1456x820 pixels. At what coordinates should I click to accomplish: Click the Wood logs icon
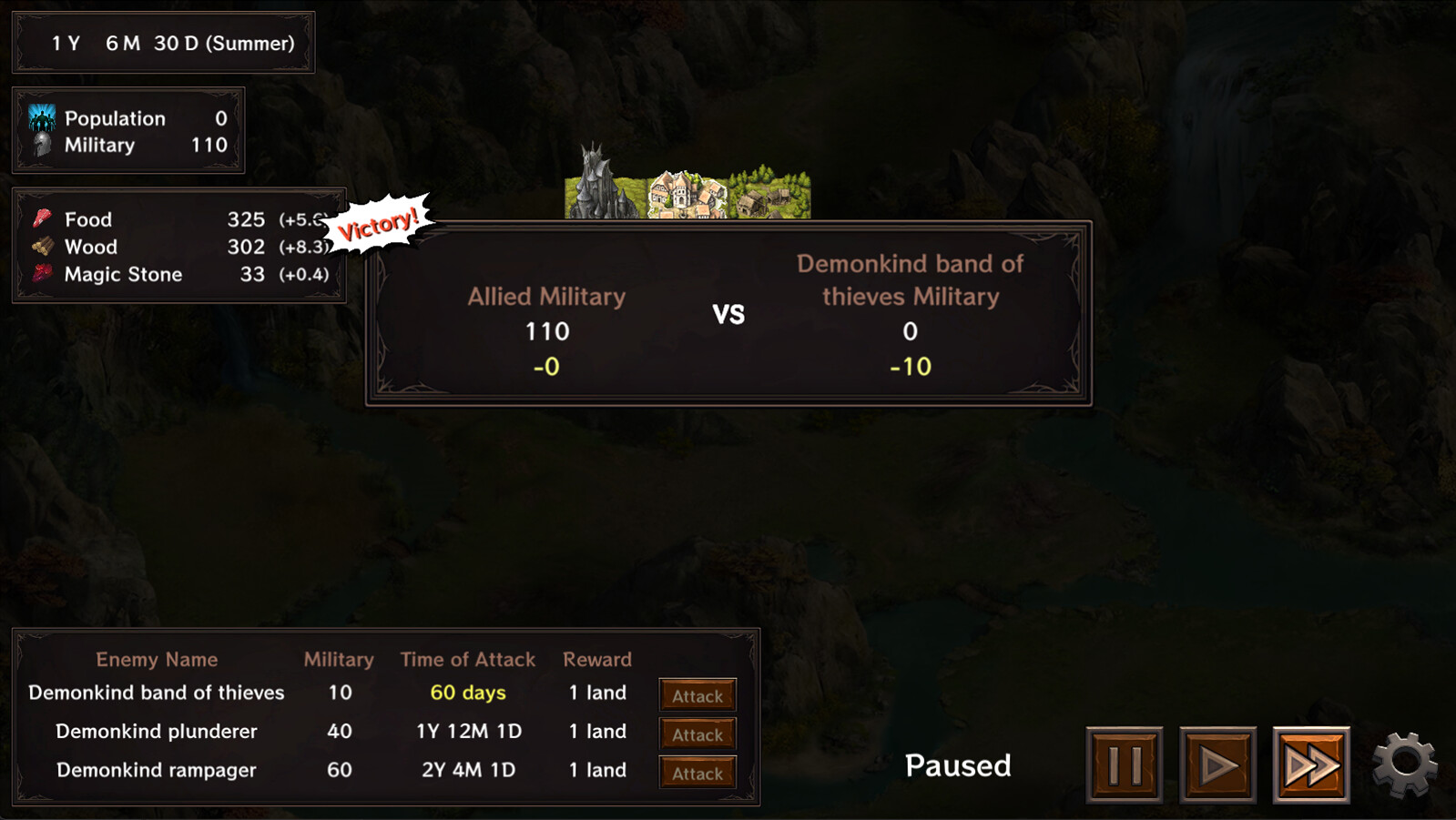[41, 247]
